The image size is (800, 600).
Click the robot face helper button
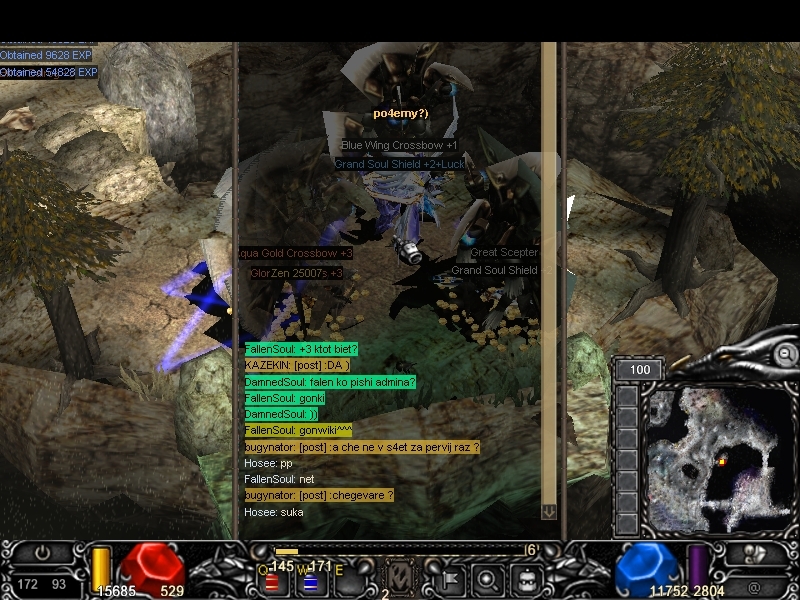[x=526, y=579]
